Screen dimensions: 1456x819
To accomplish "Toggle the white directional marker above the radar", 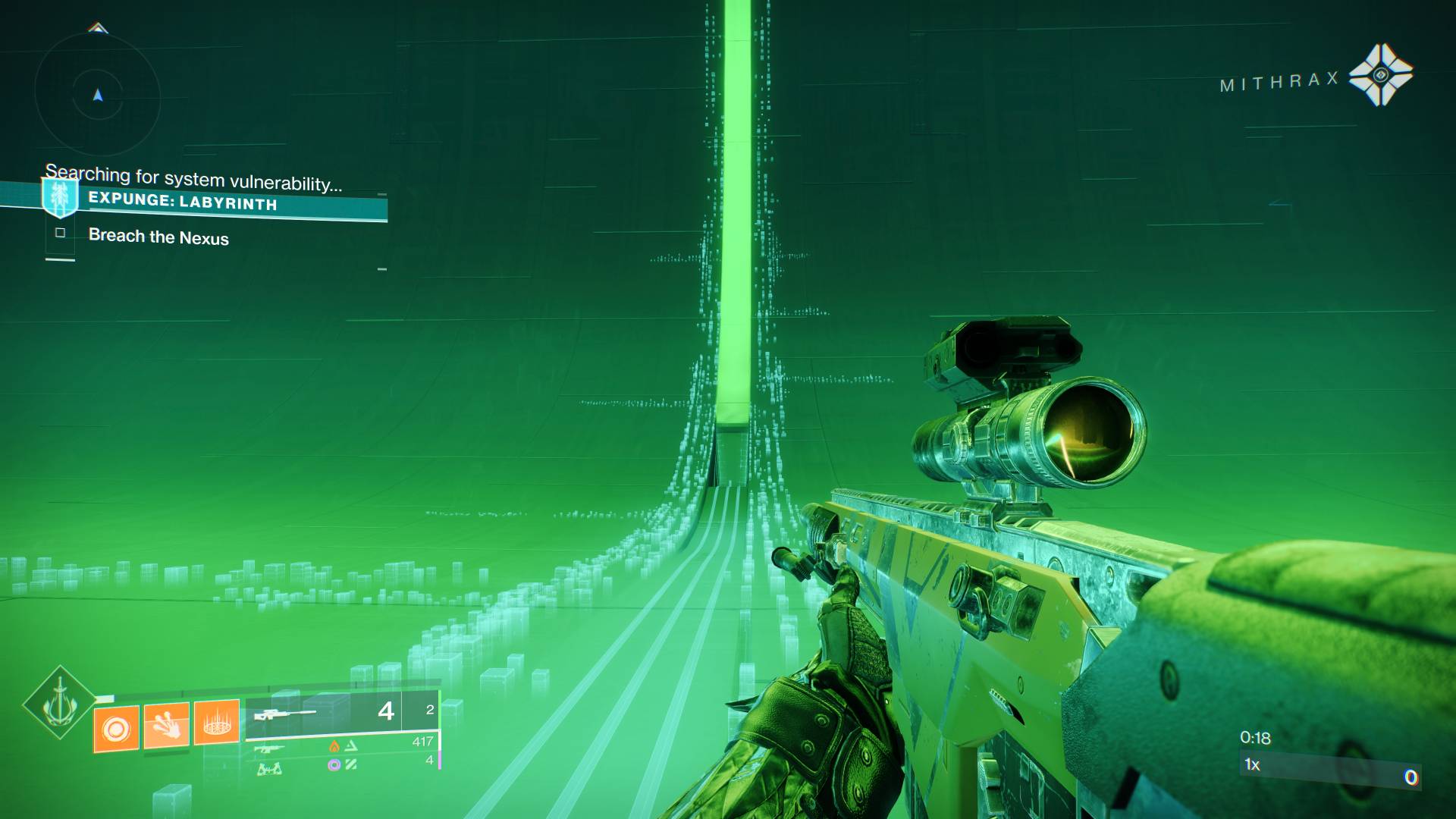I will point(97,27).
